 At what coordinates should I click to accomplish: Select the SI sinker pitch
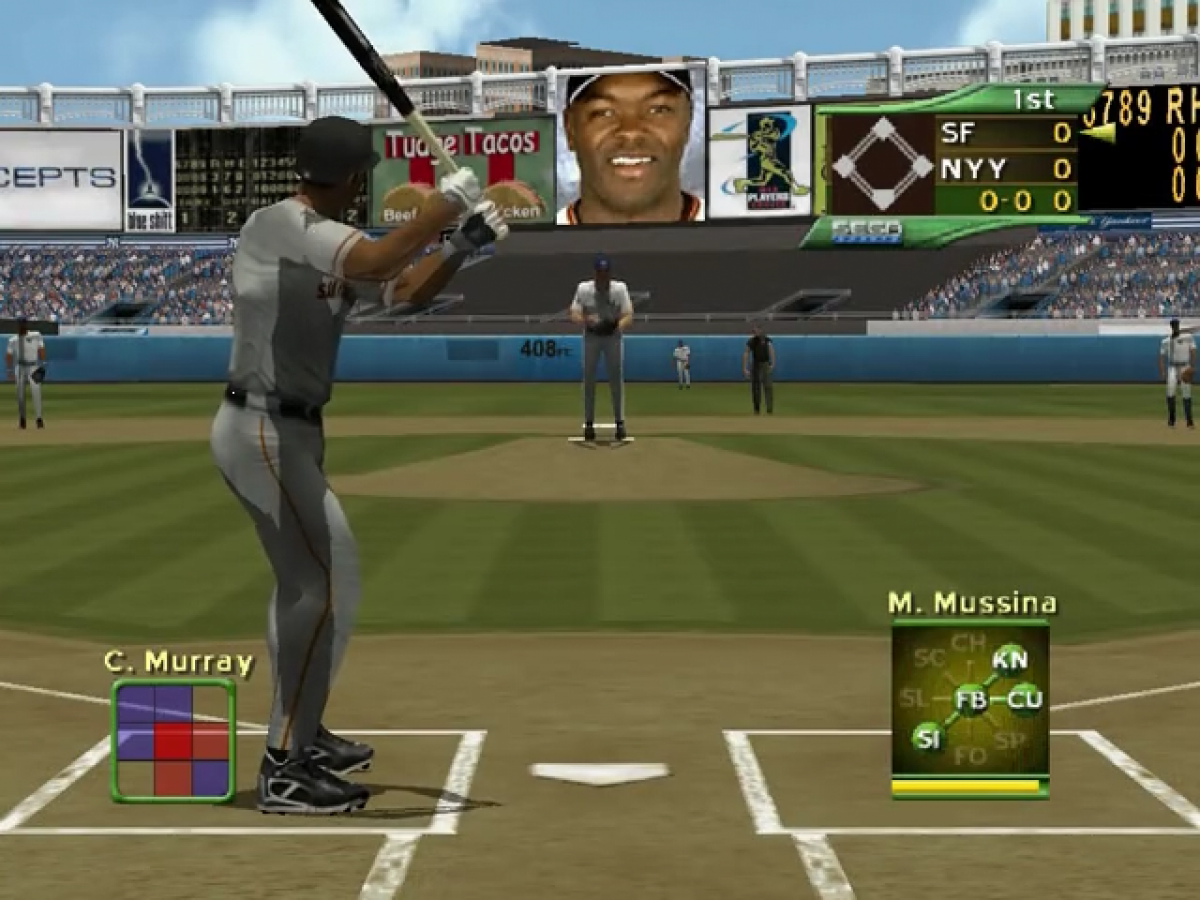927,739
